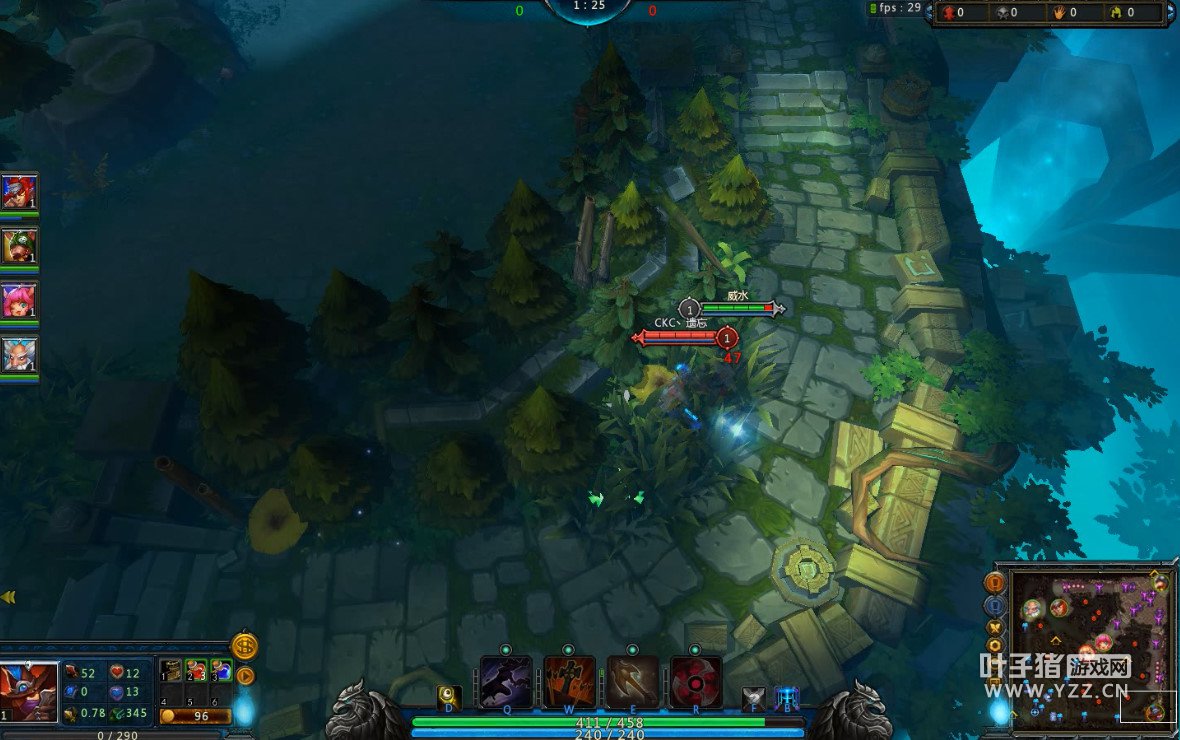Cast the W gravestone ability
This screenshot has width=1180, height=740.
(x=569, y=682)
